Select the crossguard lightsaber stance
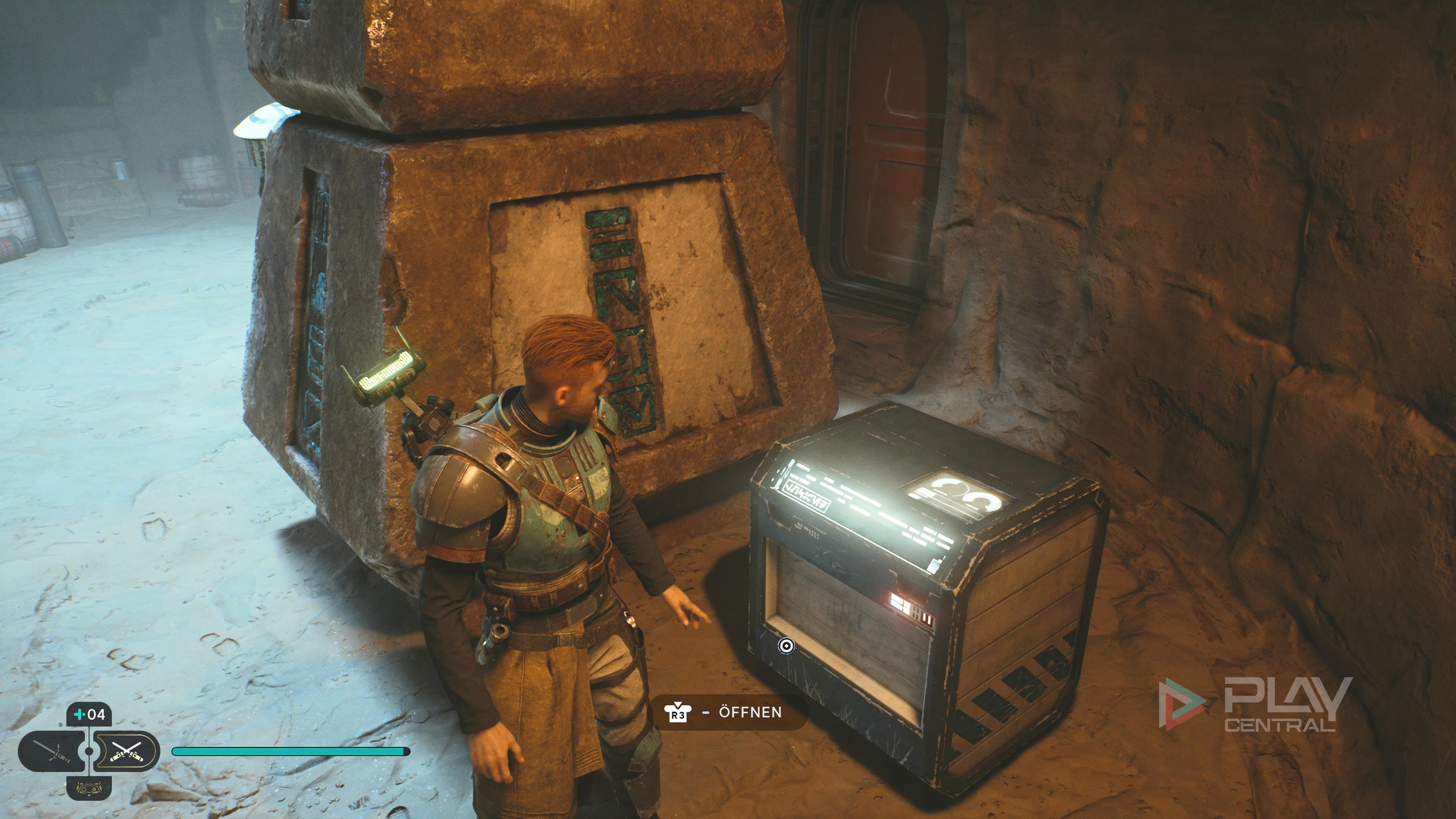The image size is (1456, 819). tap(52, 751)
